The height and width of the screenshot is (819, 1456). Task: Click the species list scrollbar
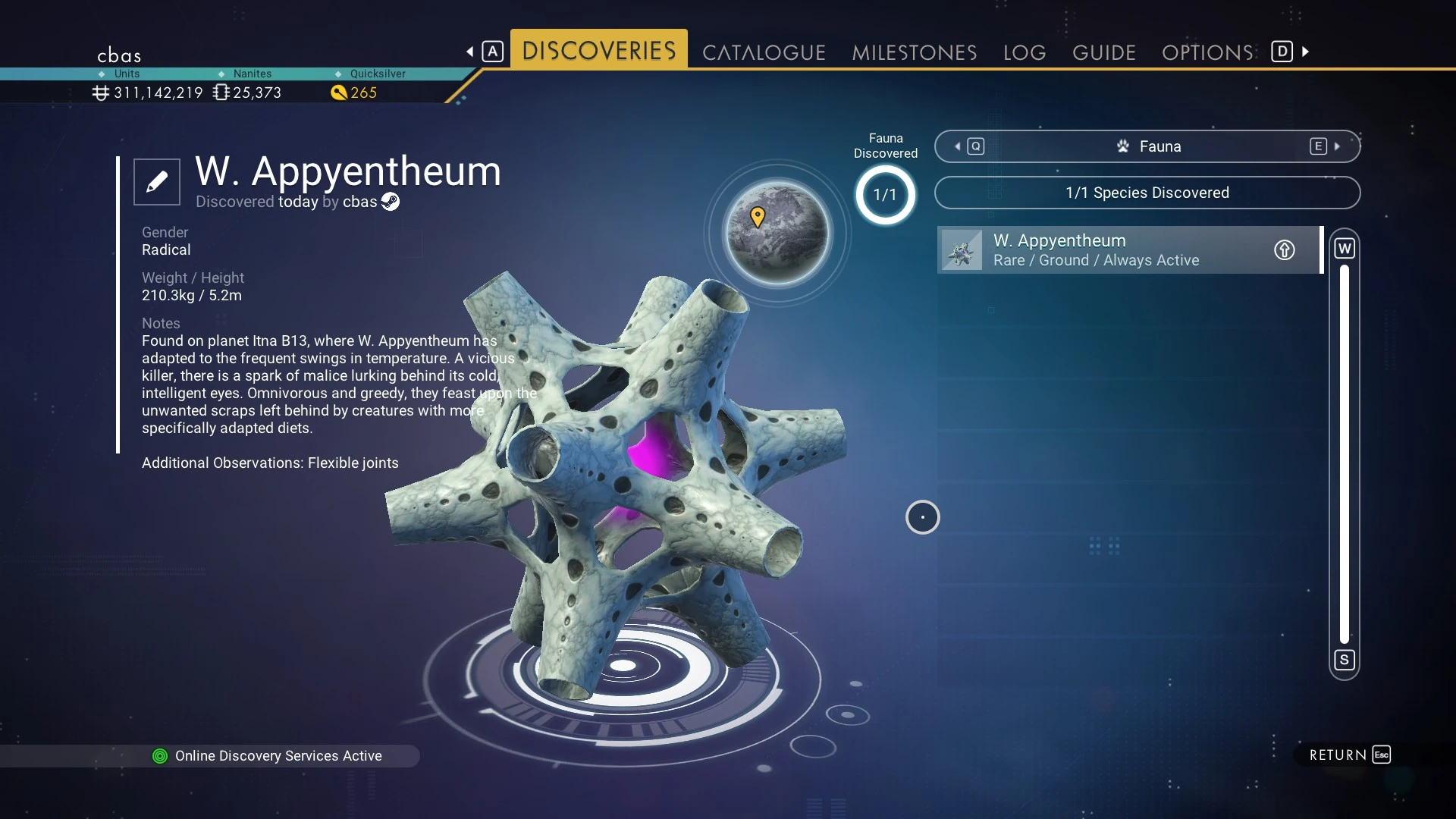(x=1345, y=453)
